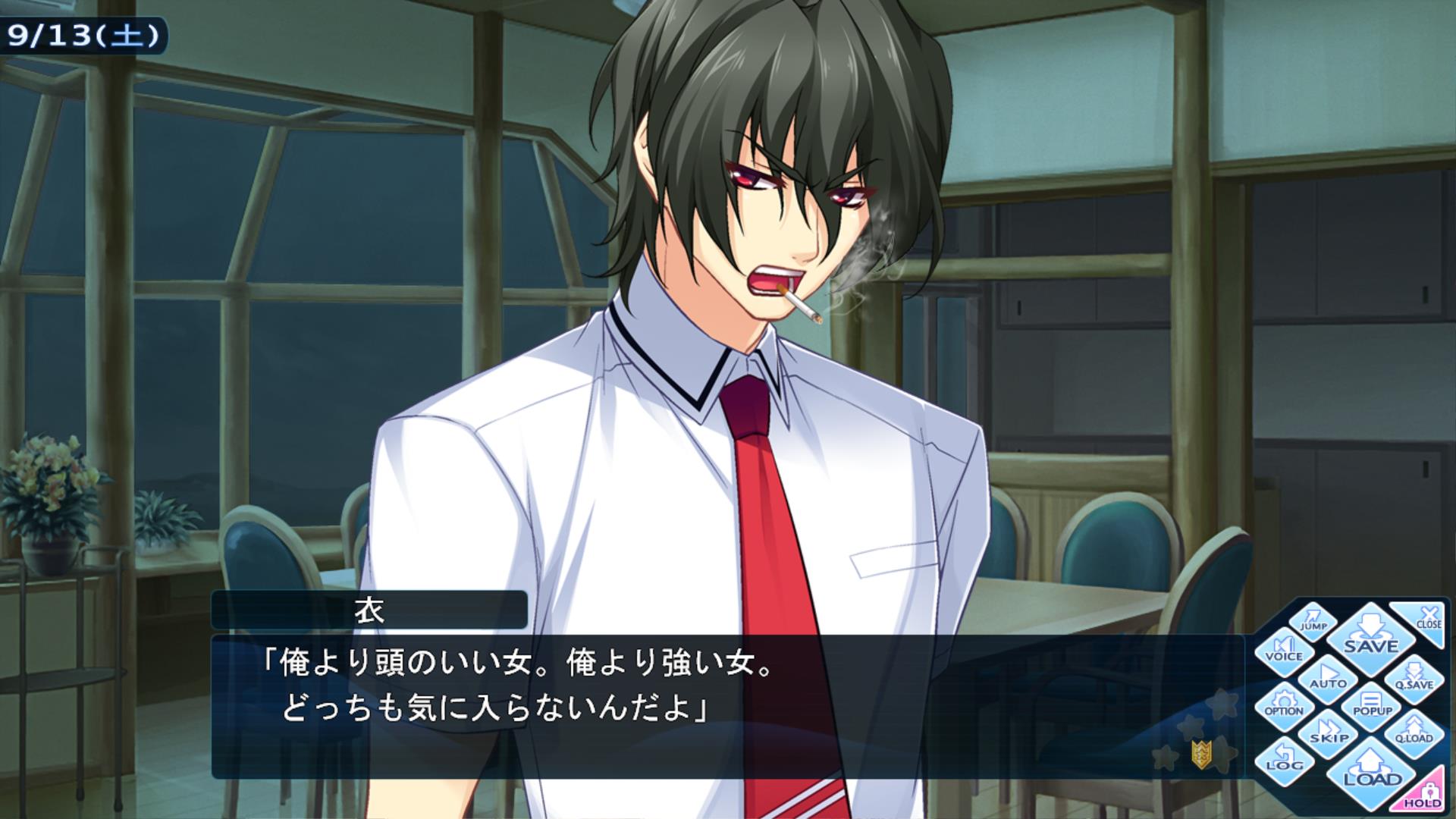Open the SAVE menu
Image resolution: width=1456 pixels, height=819 pixels.
[x=1370, y=637]
